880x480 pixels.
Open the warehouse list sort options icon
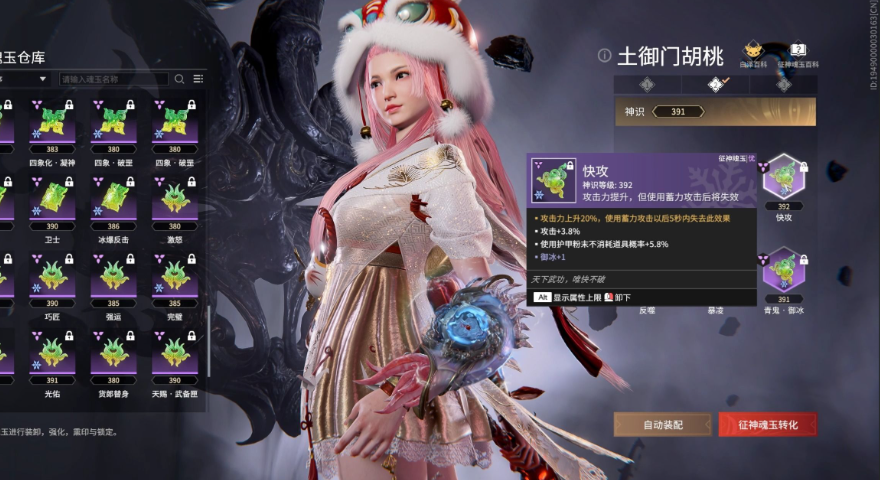pos(198,79)
